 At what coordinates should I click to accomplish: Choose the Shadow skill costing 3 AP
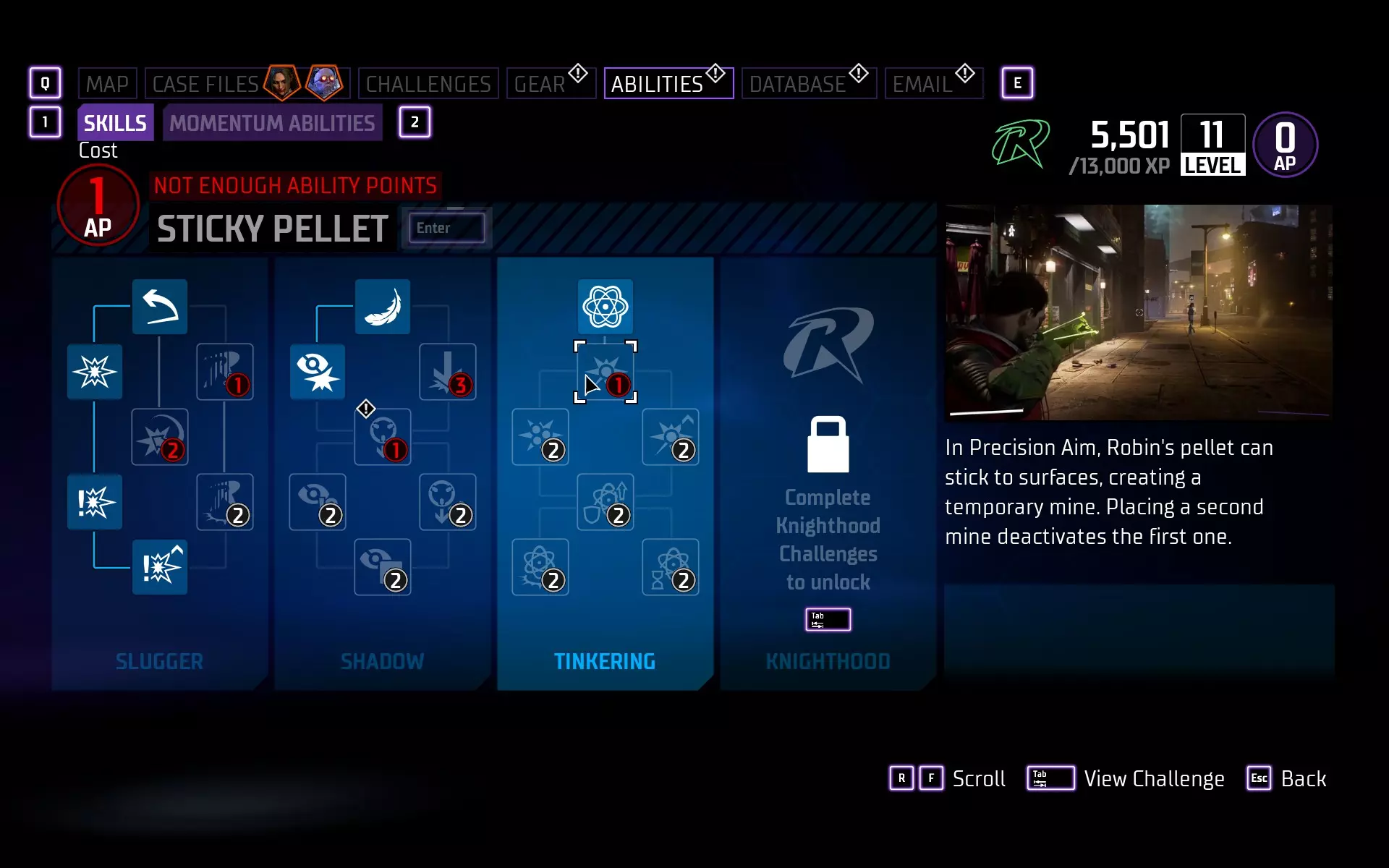pyautogui.click(x=448, y=372)
